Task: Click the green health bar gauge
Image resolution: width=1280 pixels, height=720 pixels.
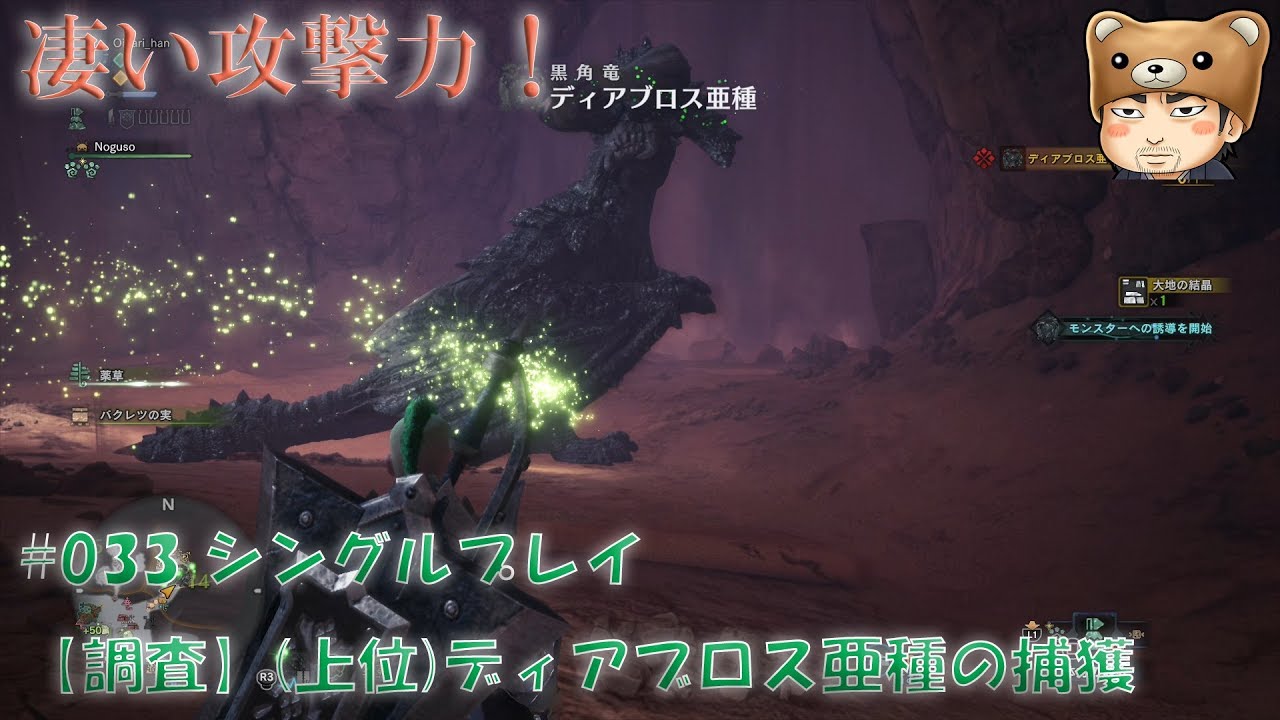Action: pyautogui.click(x=130, y=156)
